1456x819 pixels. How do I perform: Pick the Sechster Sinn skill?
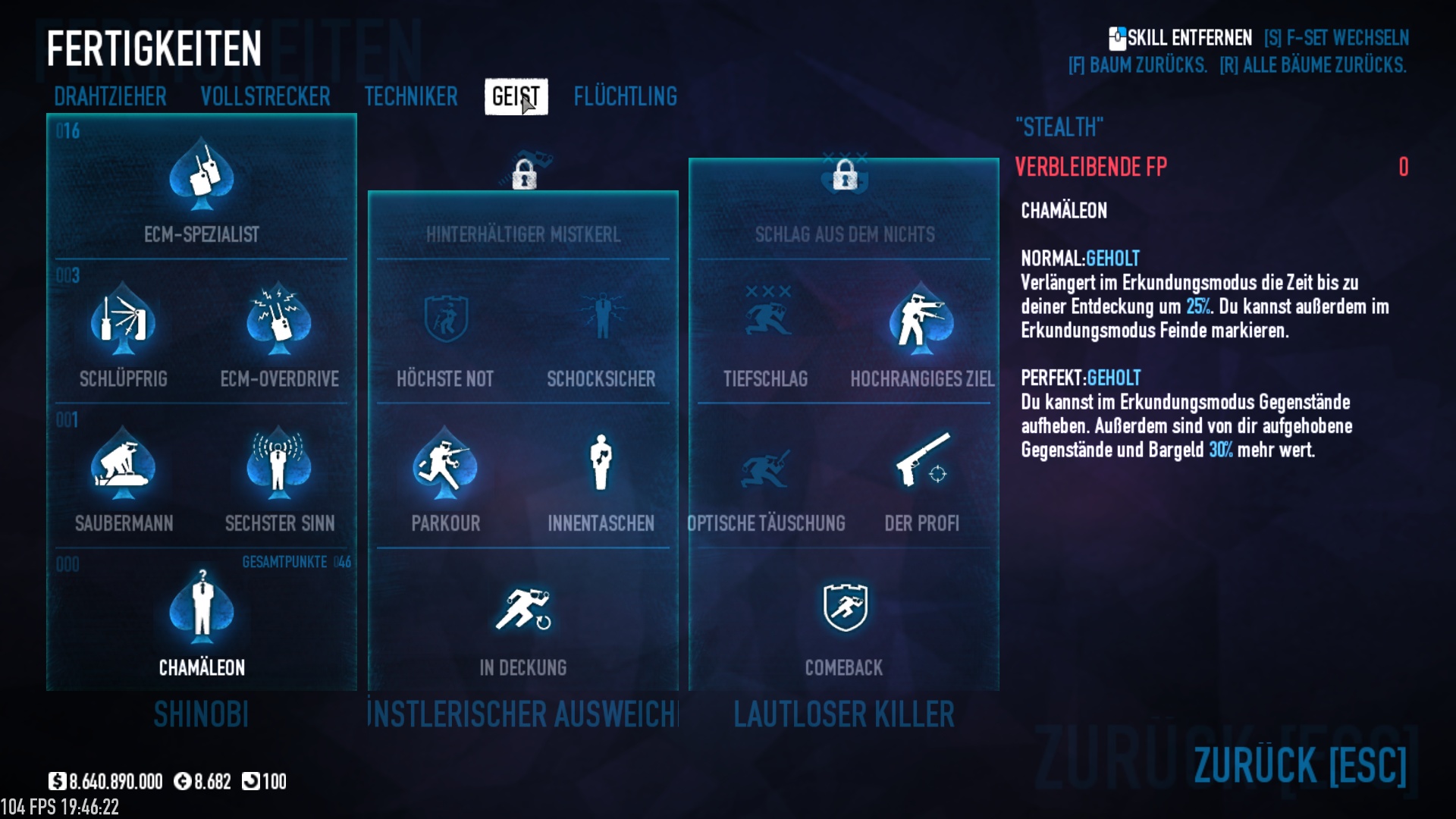[279, 464]
